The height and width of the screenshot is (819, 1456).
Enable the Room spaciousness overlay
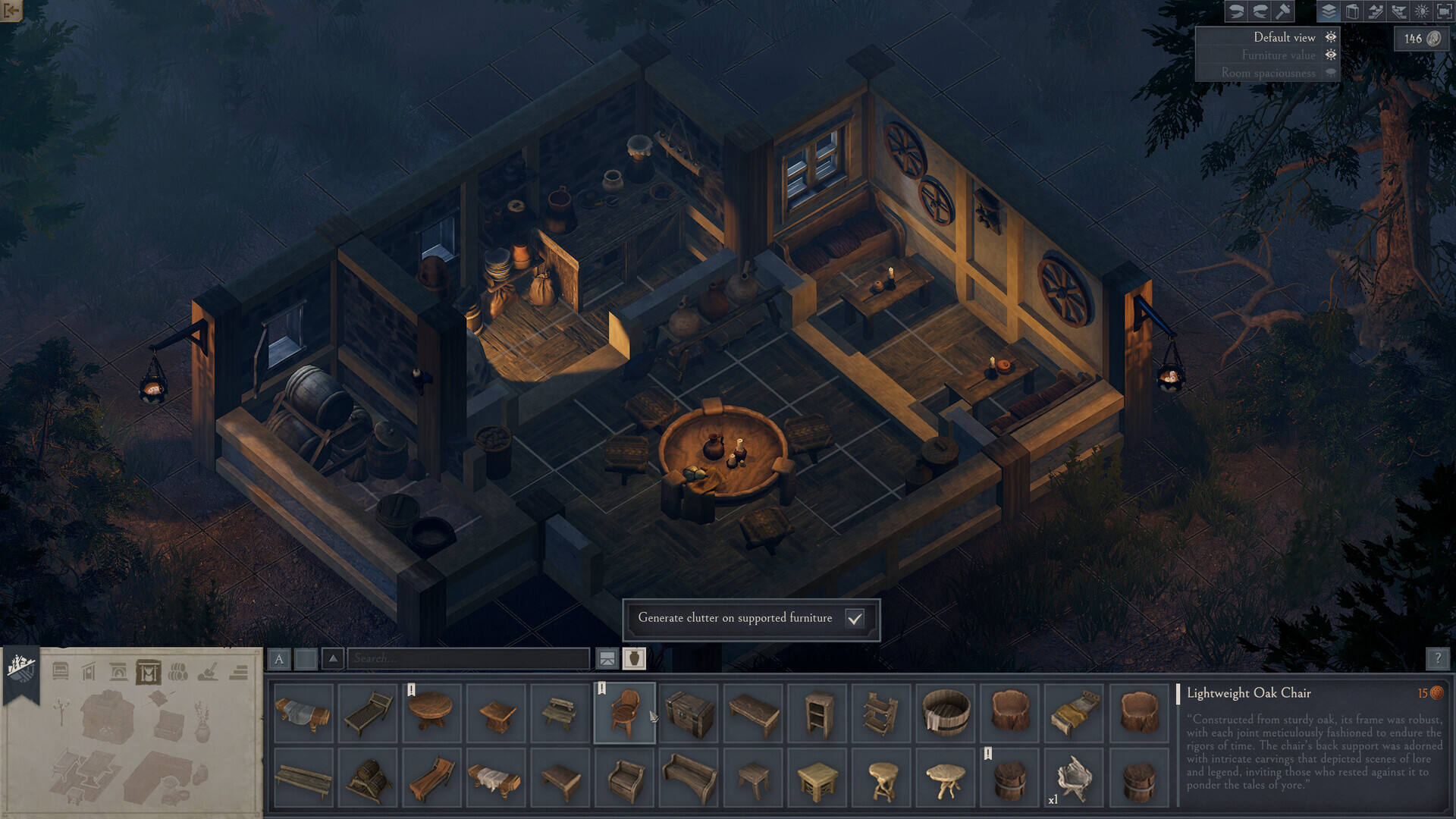[x=1331, y=73]
